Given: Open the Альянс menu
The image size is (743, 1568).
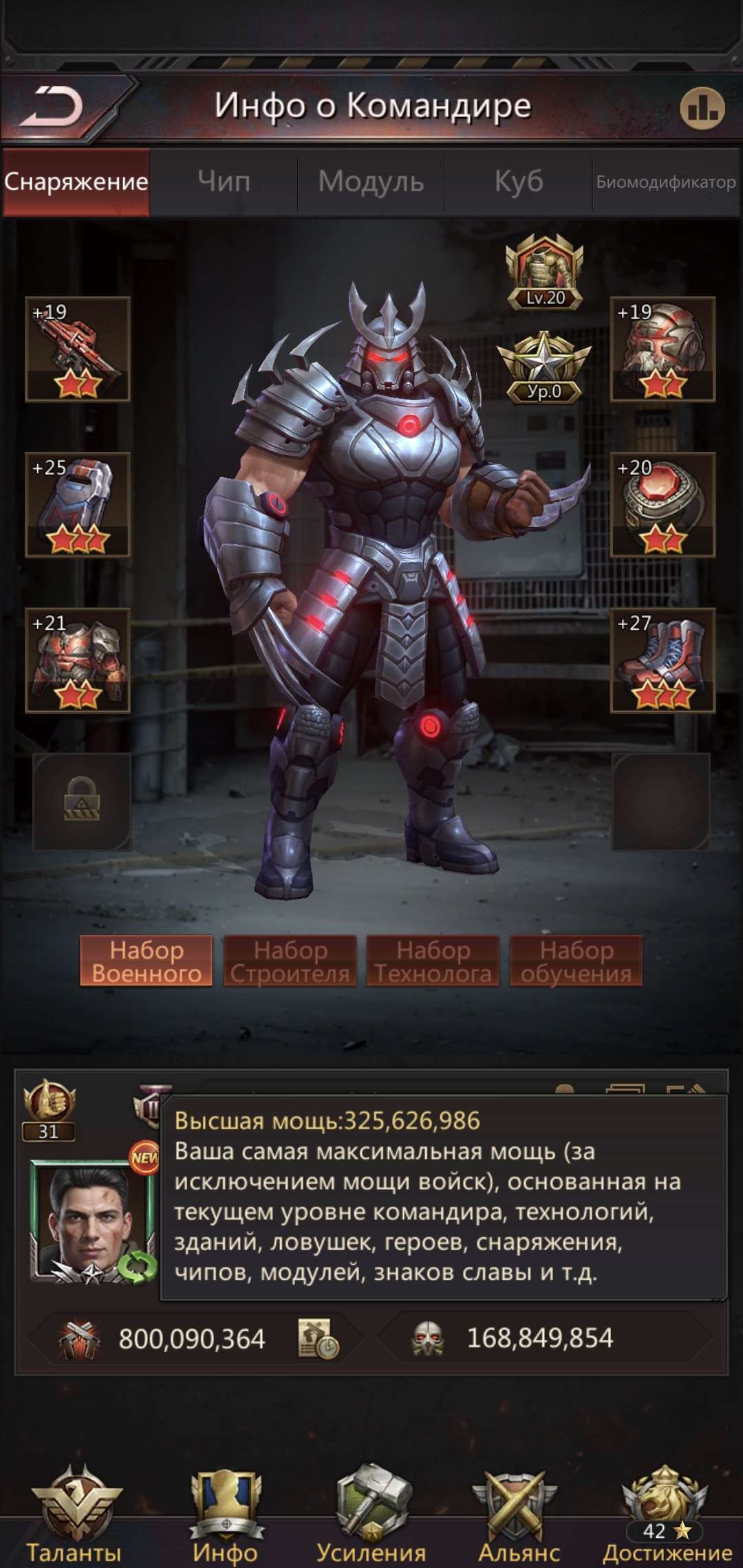Looking at the screenshot, I should [x=519, y=1513].
